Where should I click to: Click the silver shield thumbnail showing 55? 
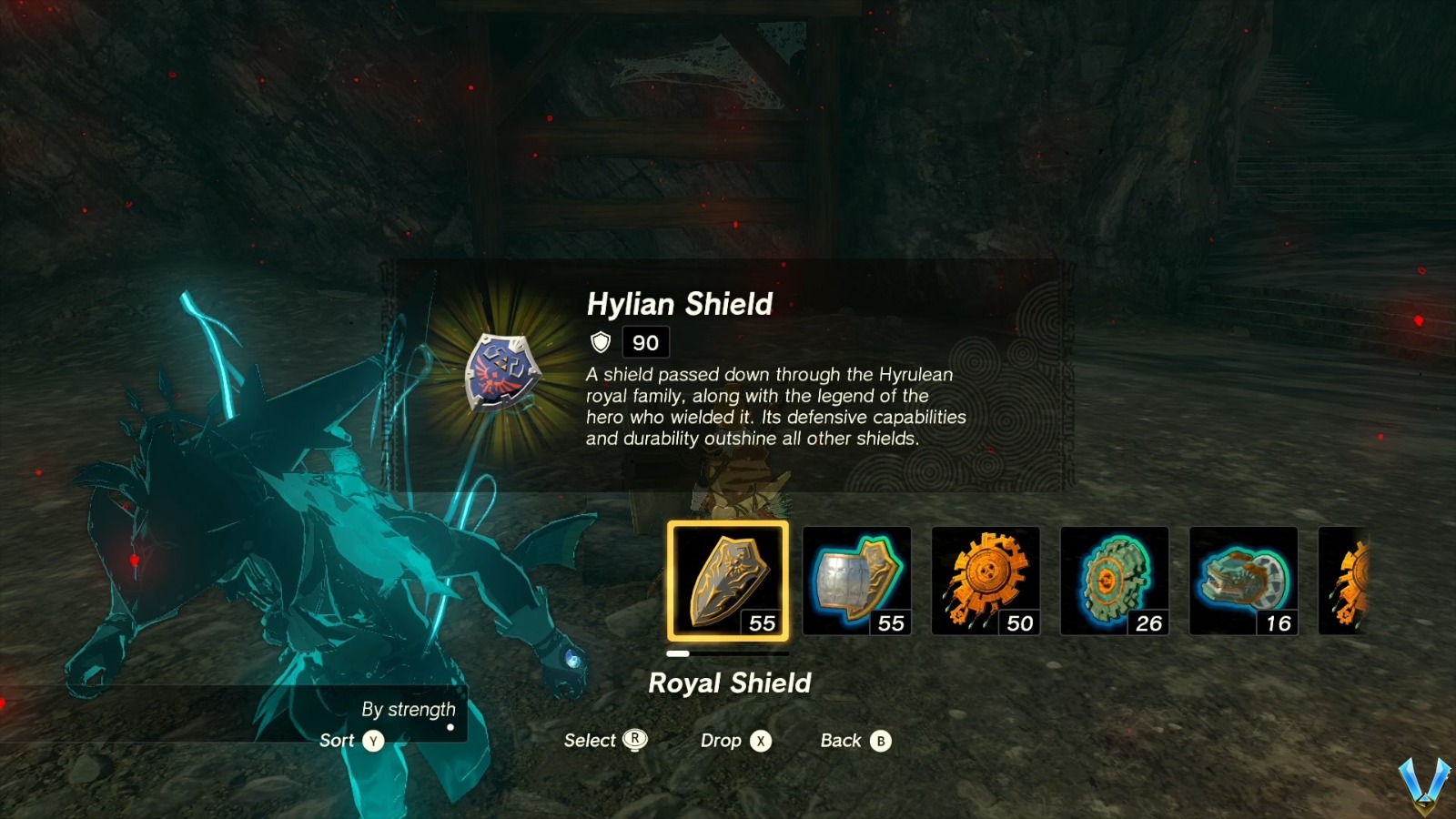(x=856, y=581)
